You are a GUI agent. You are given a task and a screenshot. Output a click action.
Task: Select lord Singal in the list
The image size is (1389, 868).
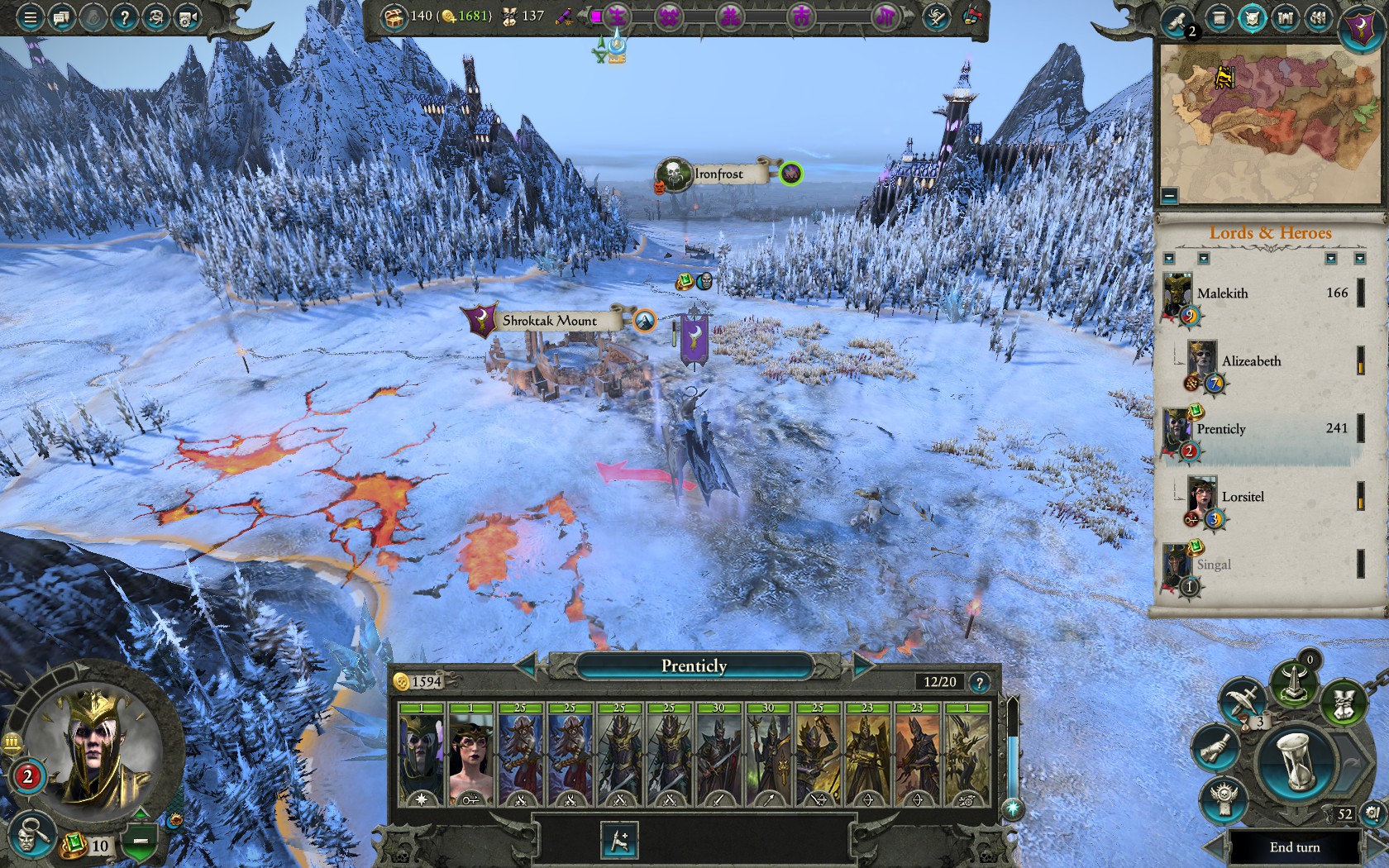pyautogui.click(x=1214, y=565)
